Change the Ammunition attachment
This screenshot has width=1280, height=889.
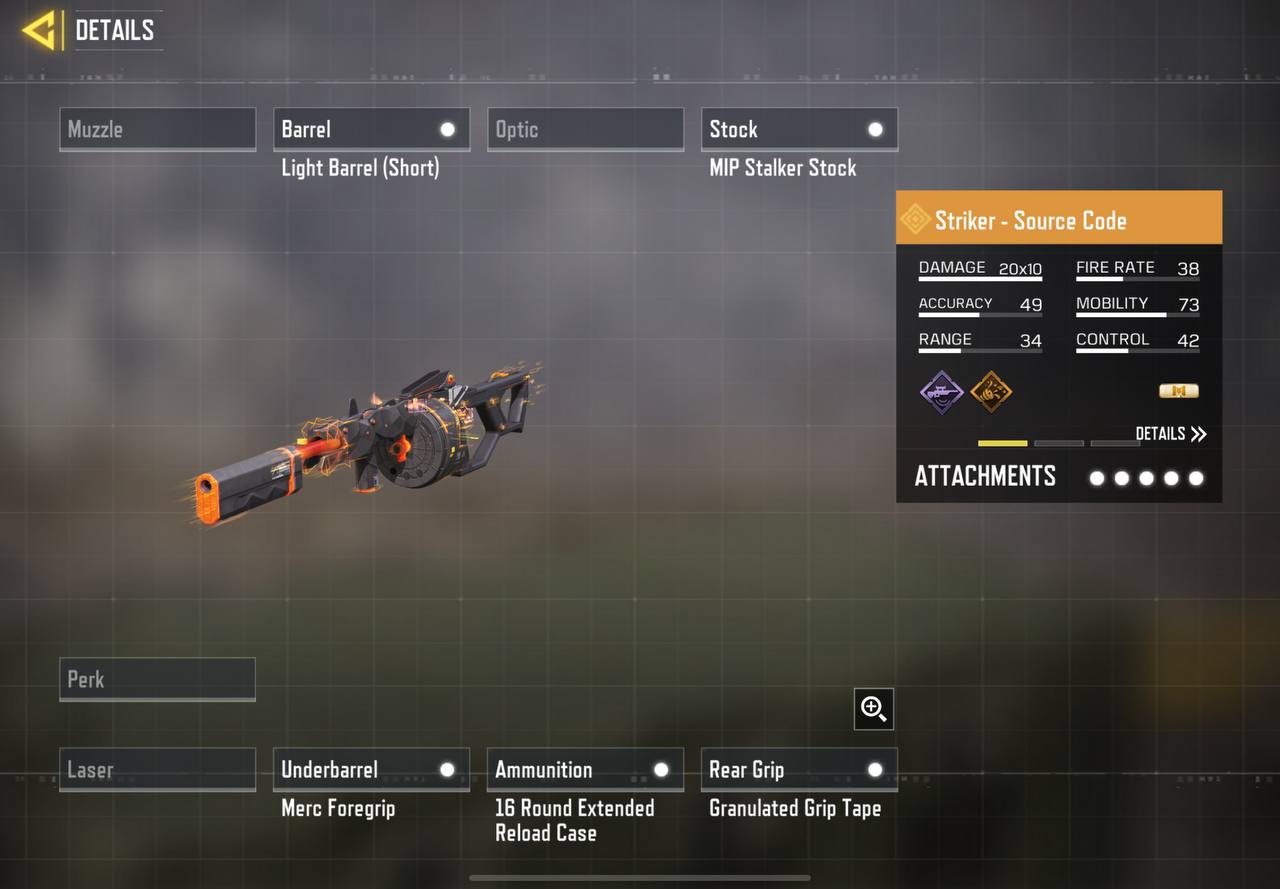point(585,770)
